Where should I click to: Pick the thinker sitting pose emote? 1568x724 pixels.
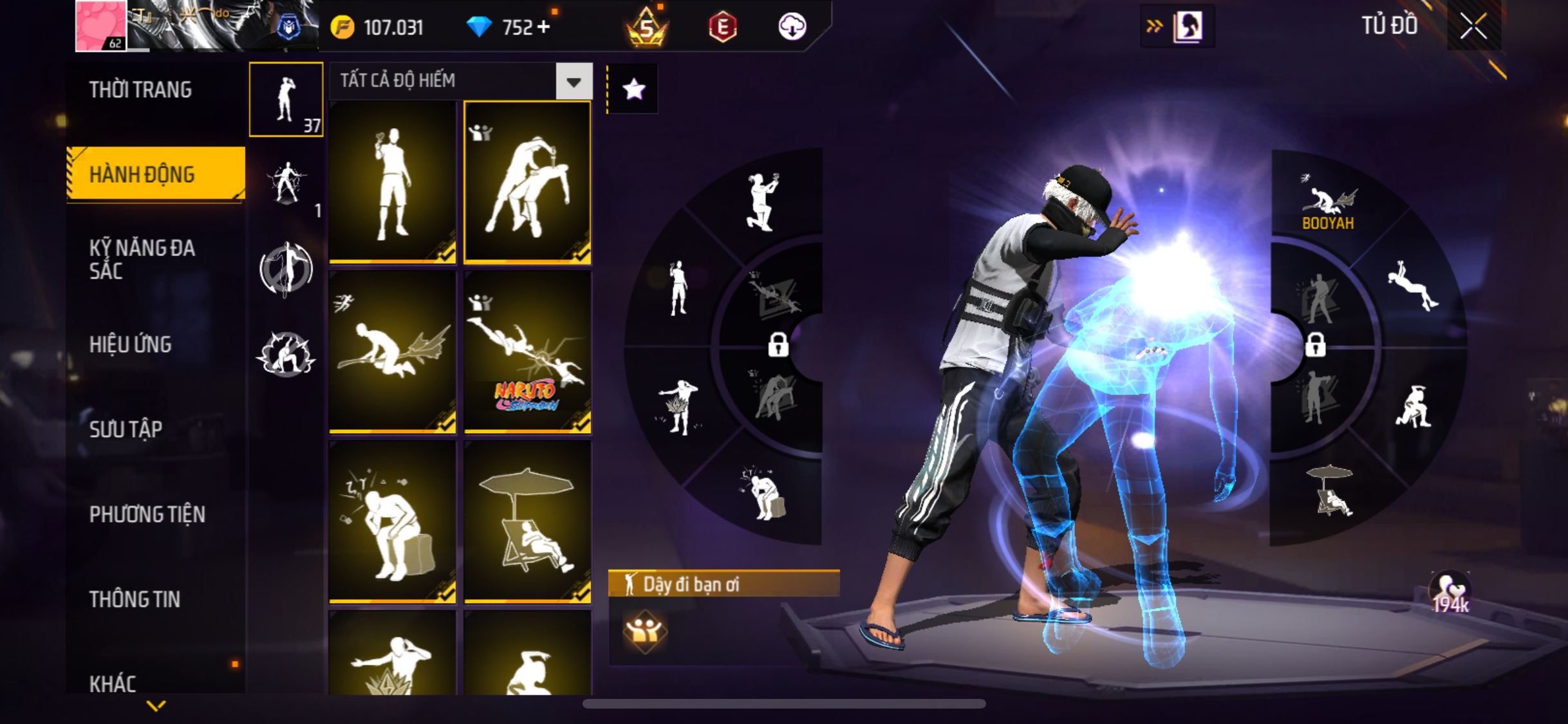click(393, 522)
